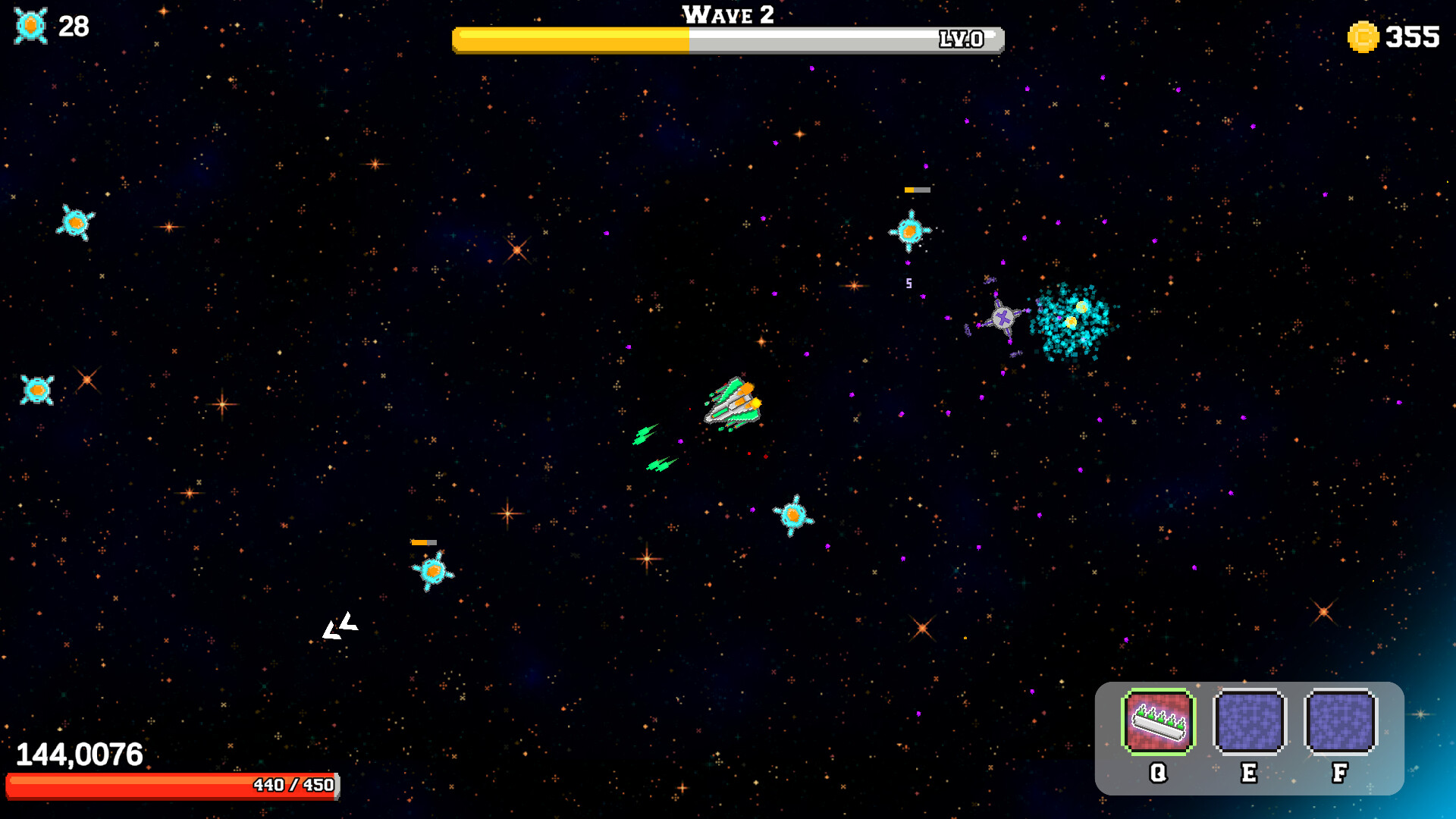Click the turret enemy below the player ship
This screenshot has height=819, width=1456.
792,515
